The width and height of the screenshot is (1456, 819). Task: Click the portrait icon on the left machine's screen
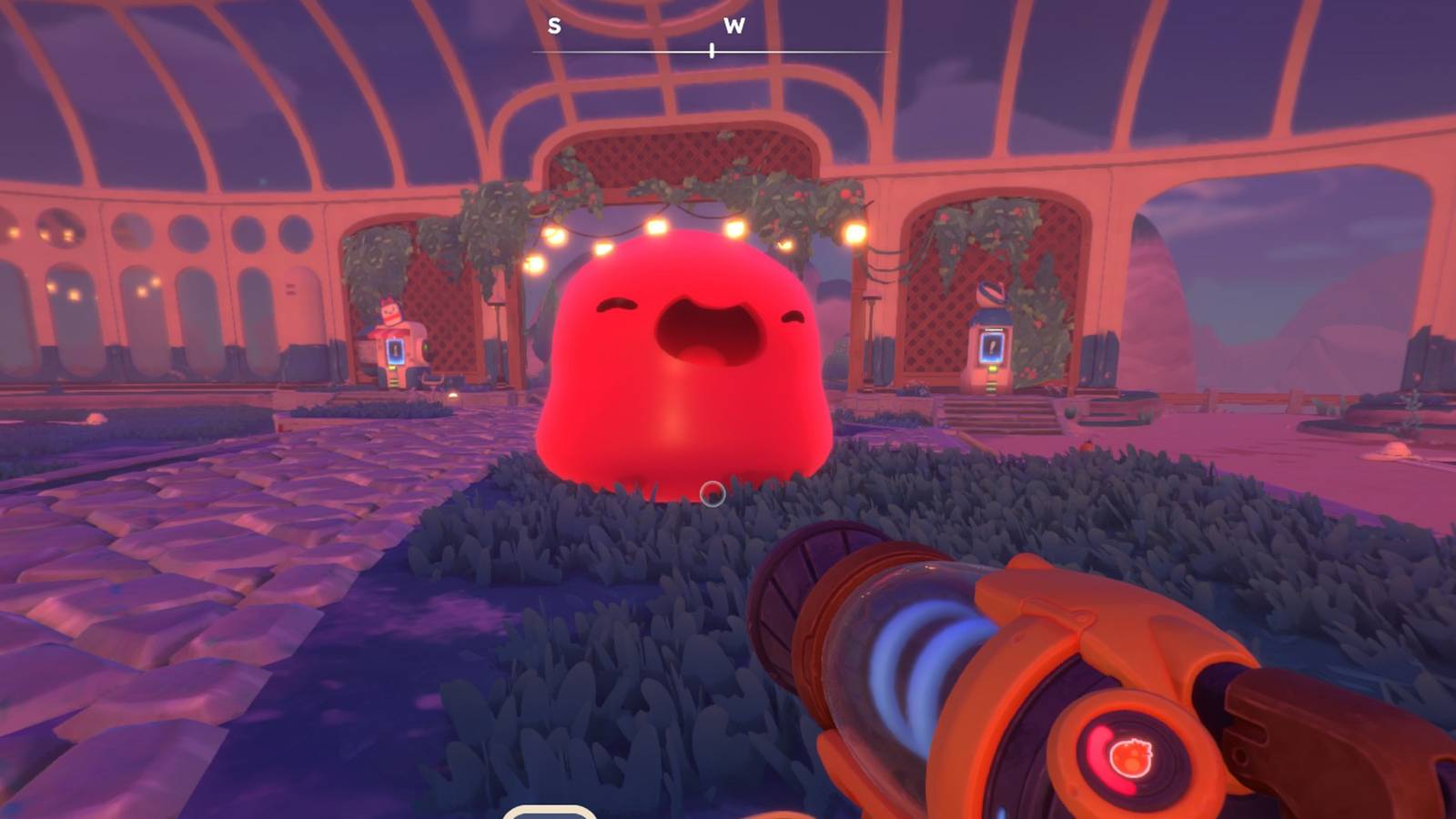pos(395,352)
